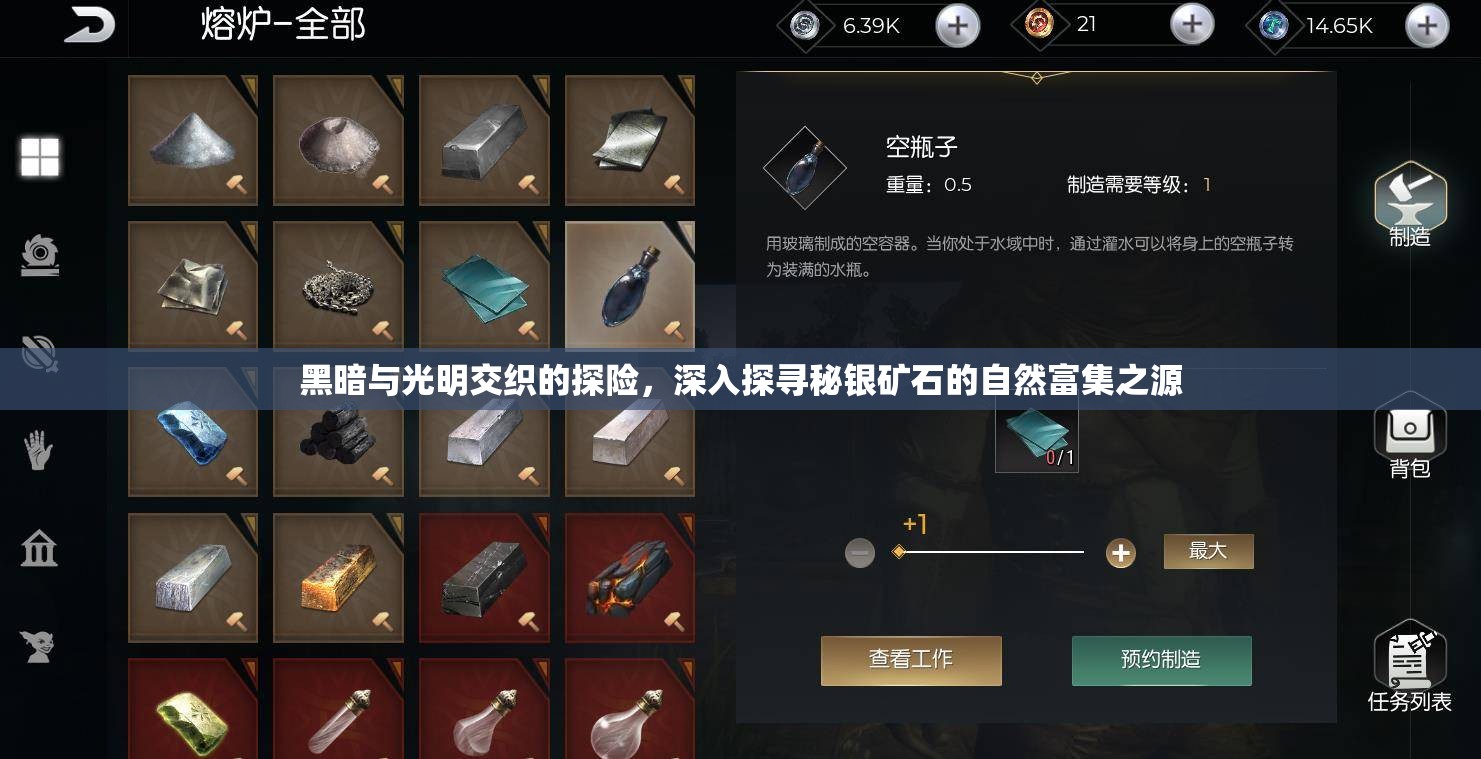Open 查看工作 to view crafting jobs
1481x759 pixels.
pyautogui.click(x=911, y=660)
